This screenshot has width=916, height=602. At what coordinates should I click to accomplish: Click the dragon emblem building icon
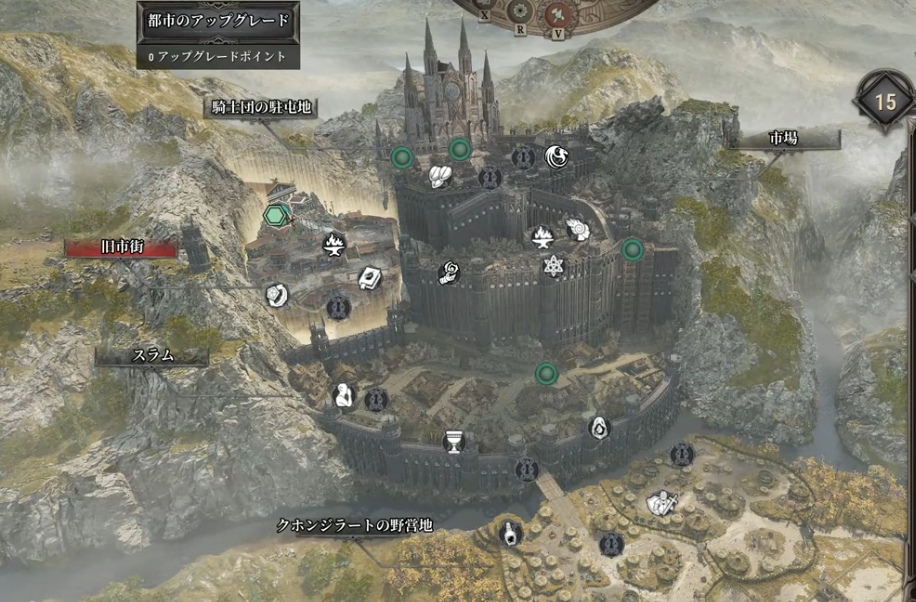[557, 156]
